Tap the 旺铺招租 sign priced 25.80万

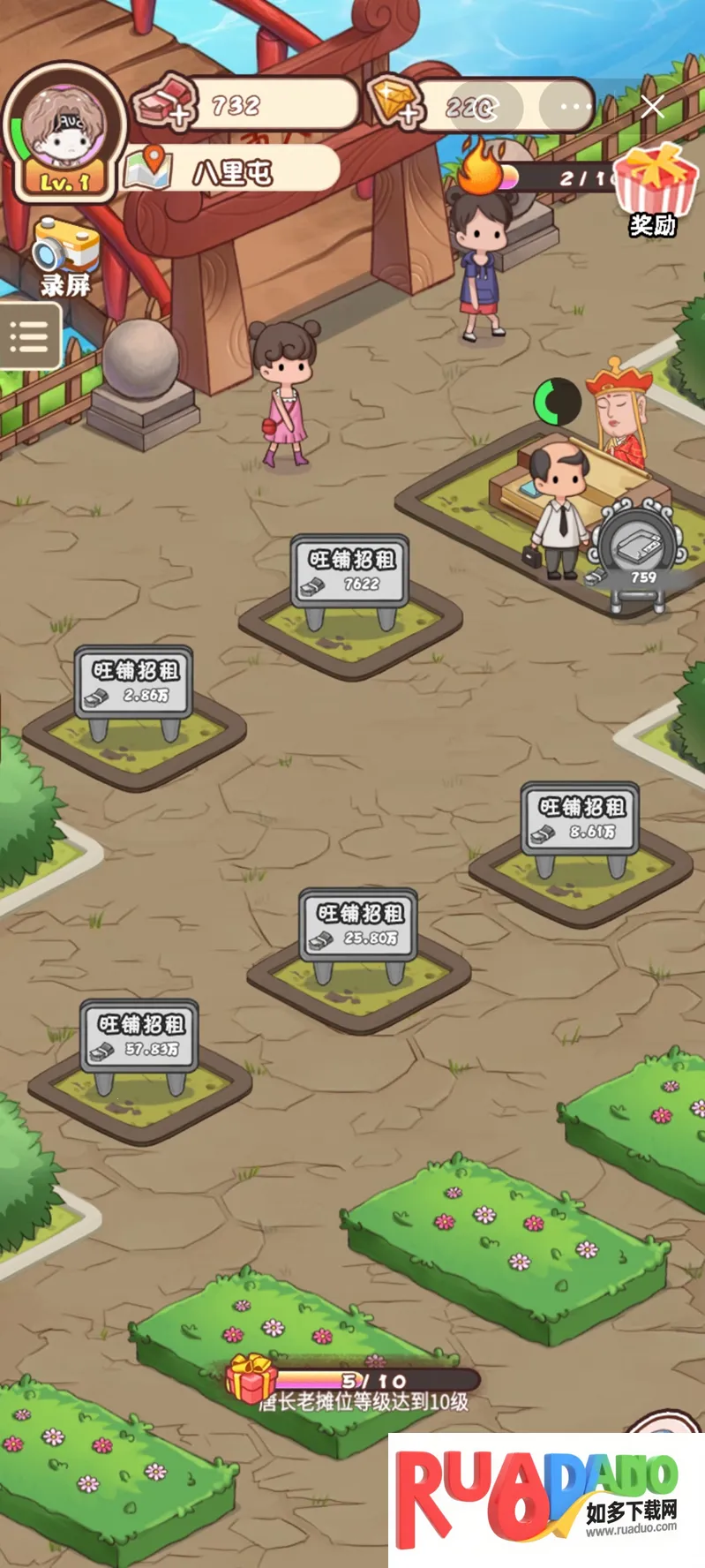click(x=358, y=925)
